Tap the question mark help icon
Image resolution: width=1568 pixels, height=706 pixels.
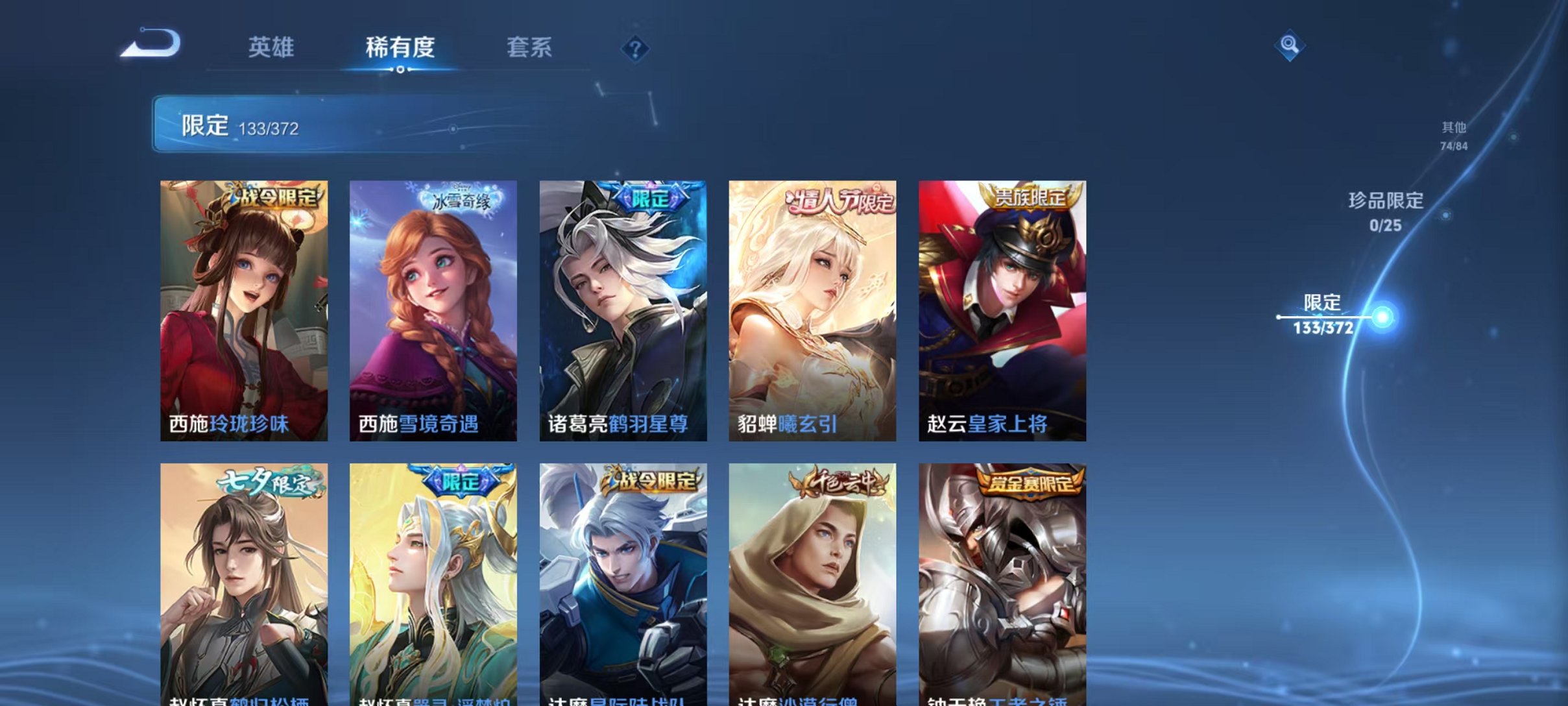click(637, 50)
